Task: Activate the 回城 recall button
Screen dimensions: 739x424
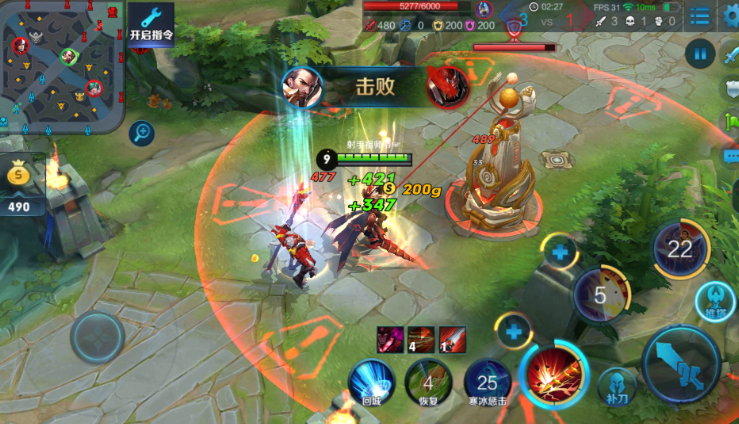Action: (371, 382)
